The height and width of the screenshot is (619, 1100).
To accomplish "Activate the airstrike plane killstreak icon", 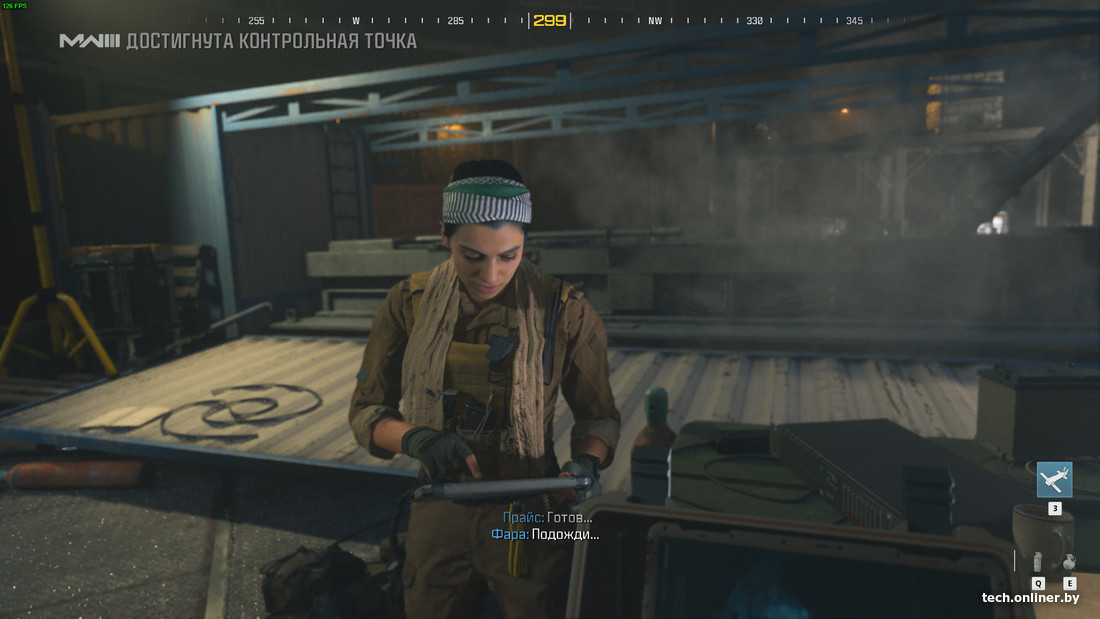I will [1054, 480].
